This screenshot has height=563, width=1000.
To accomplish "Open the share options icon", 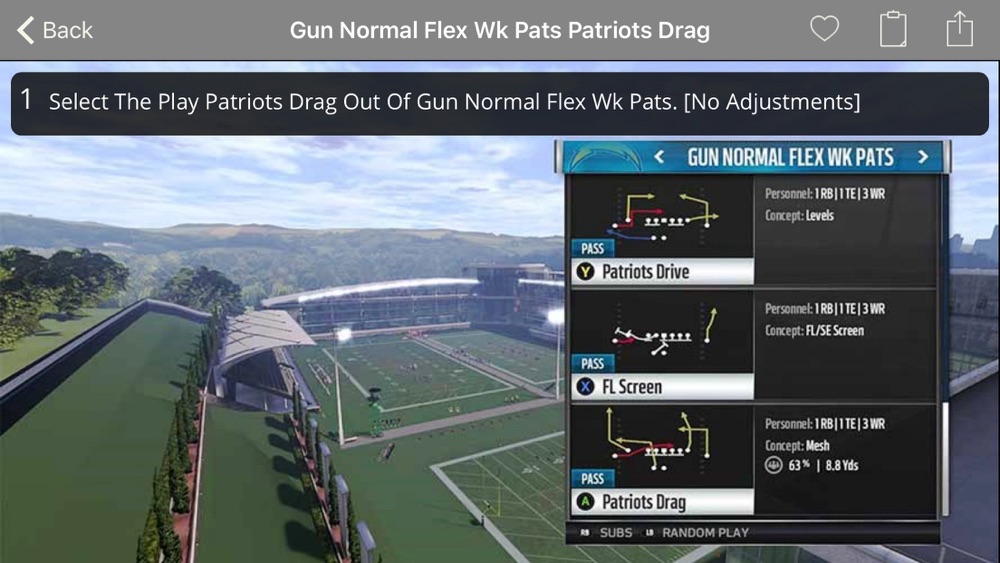I will click(x=959, y=29).
